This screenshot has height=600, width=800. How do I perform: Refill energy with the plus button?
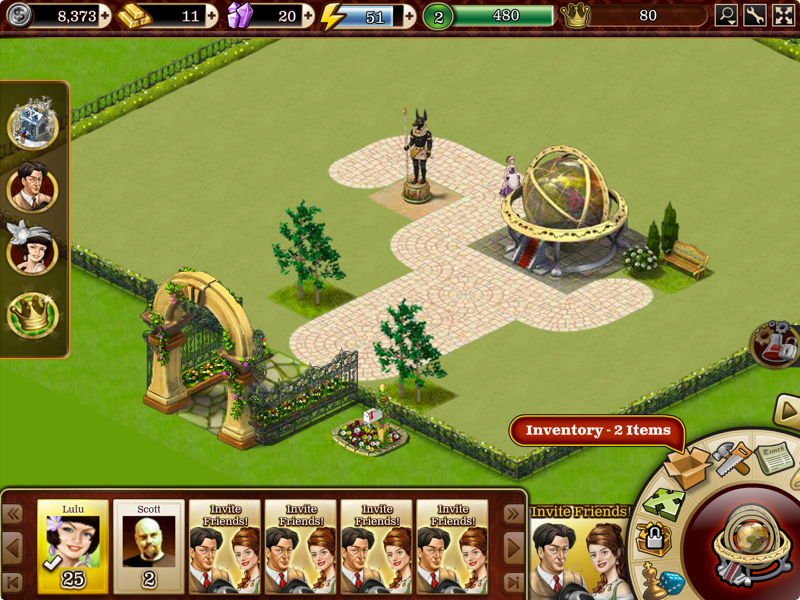[409, 16]
